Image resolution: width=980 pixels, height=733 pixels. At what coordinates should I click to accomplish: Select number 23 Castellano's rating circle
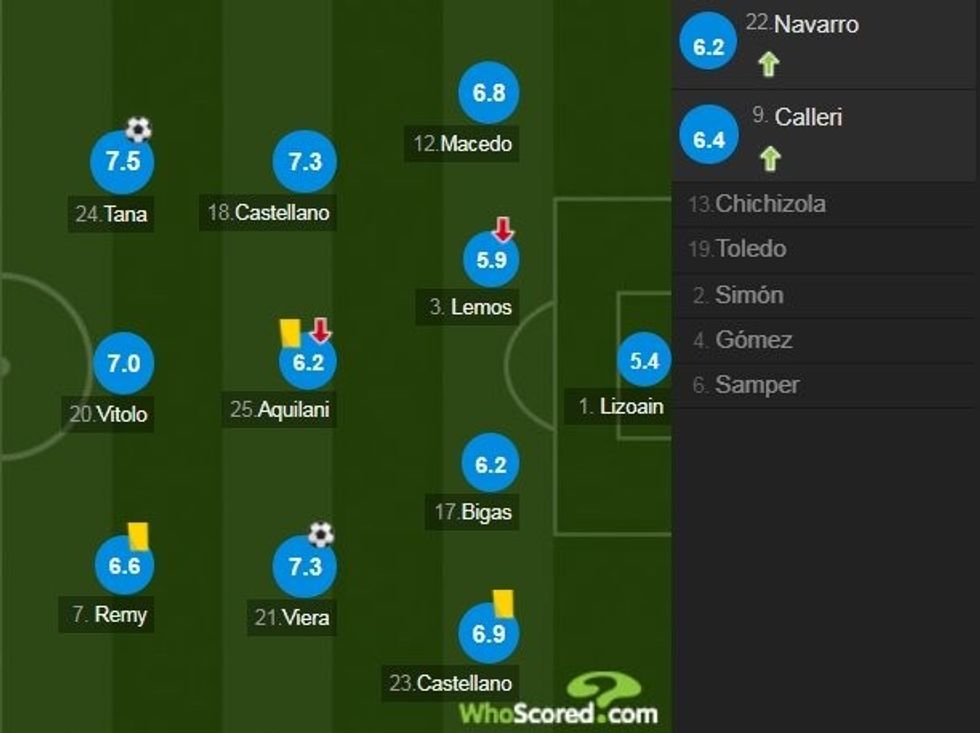coord(488,634)
